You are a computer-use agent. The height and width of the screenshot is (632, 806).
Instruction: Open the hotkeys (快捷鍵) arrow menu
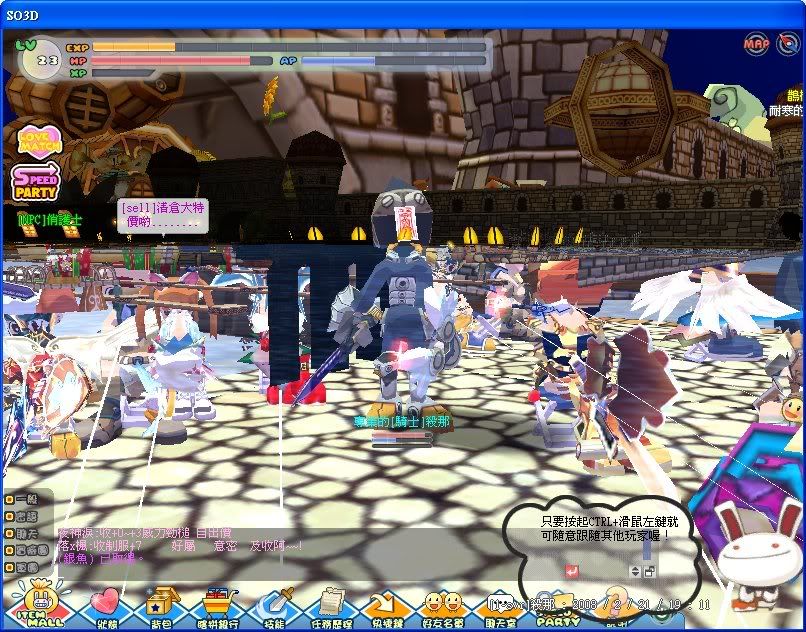pyautogui.click(x=385, y=606)
